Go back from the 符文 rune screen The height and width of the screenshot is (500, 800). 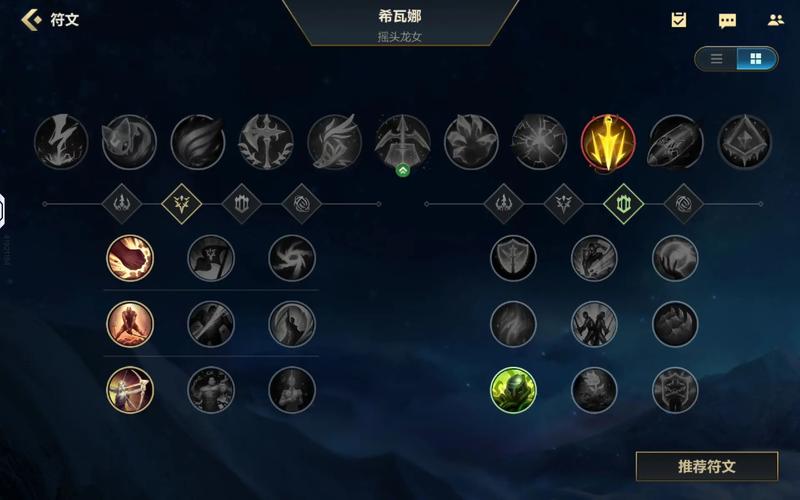(32, 19)
